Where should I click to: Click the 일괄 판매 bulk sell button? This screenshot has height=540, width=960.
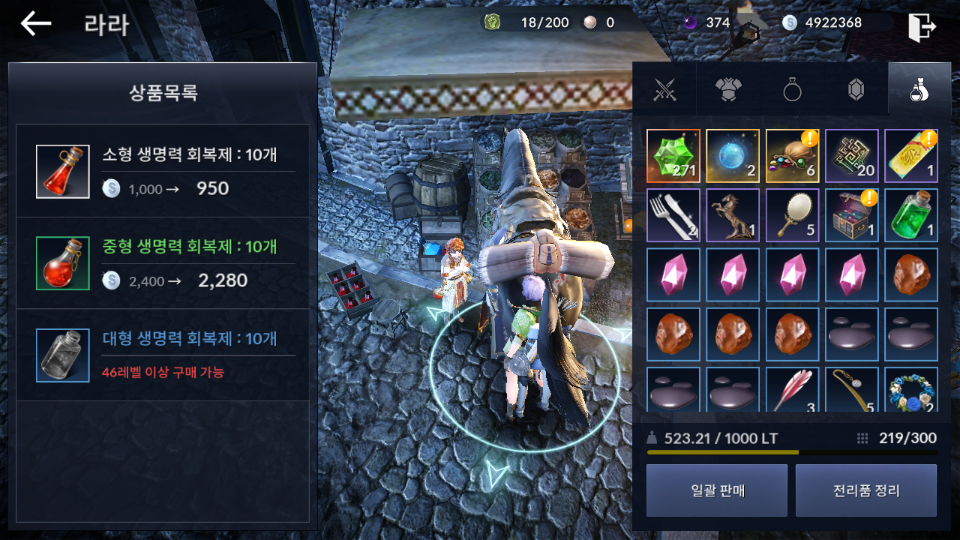tap(716, 490)
